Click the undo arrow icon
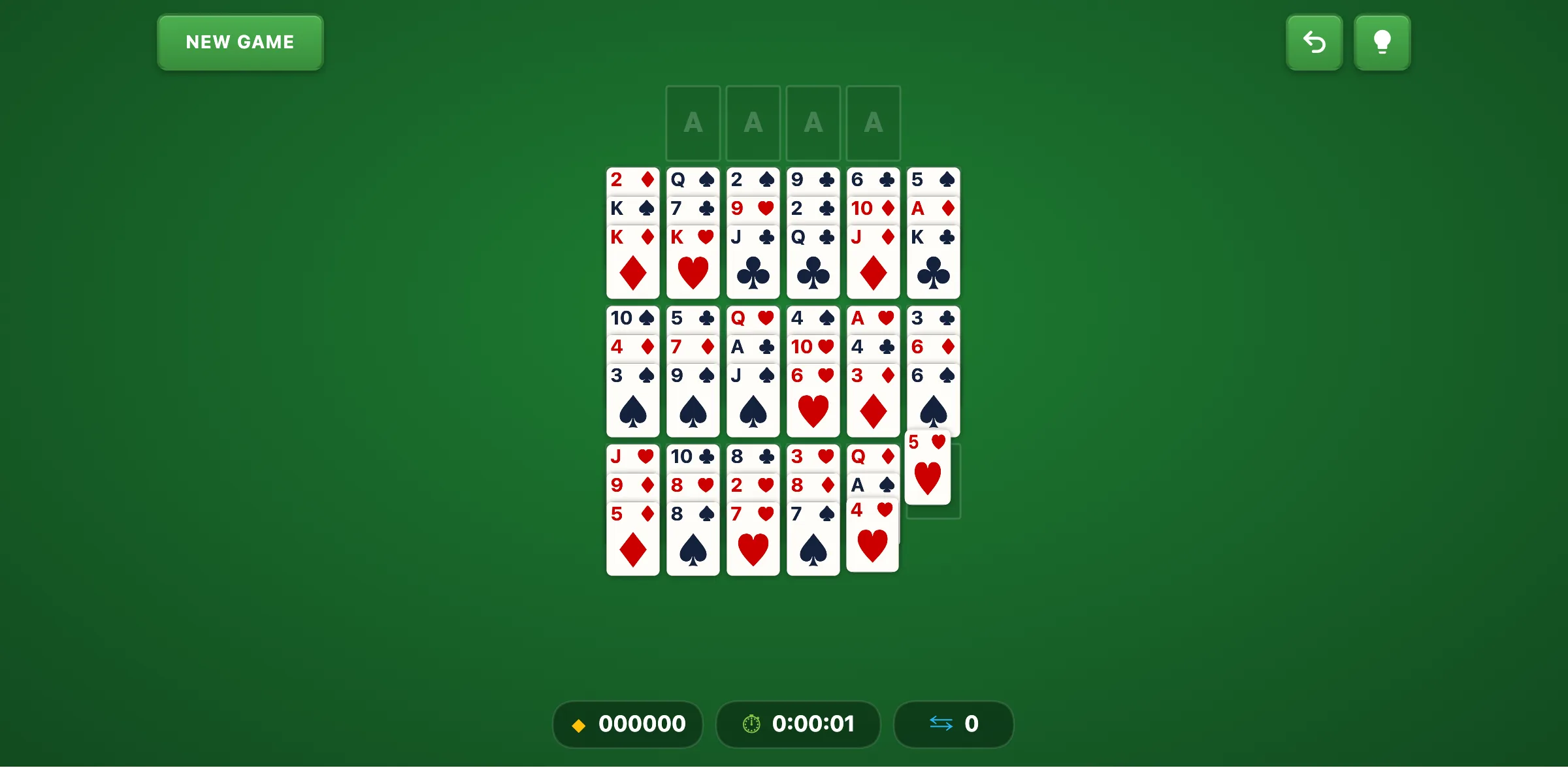The height and width of the screenshot is (768, 1568). 1315,42
